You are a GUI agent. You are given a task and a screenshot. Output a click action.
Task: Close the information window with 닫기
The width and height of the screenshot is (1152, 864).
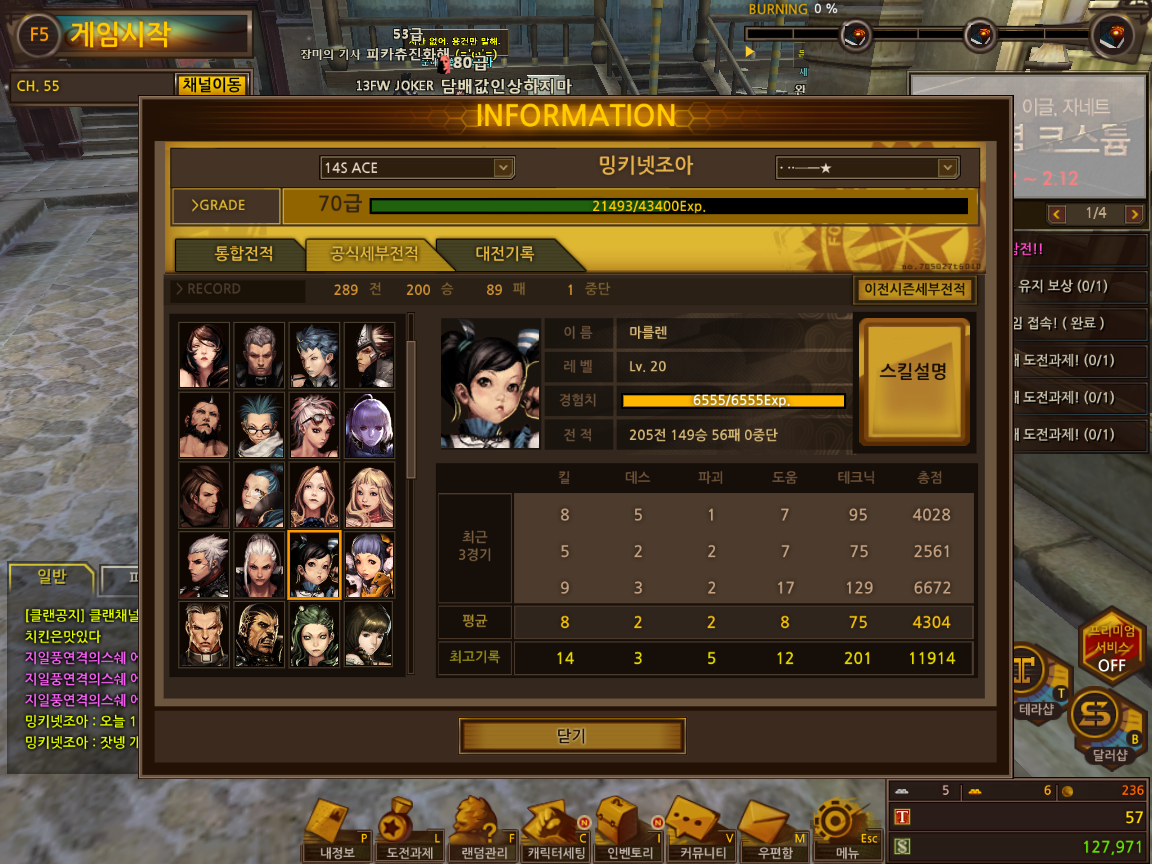coord(572,736)
